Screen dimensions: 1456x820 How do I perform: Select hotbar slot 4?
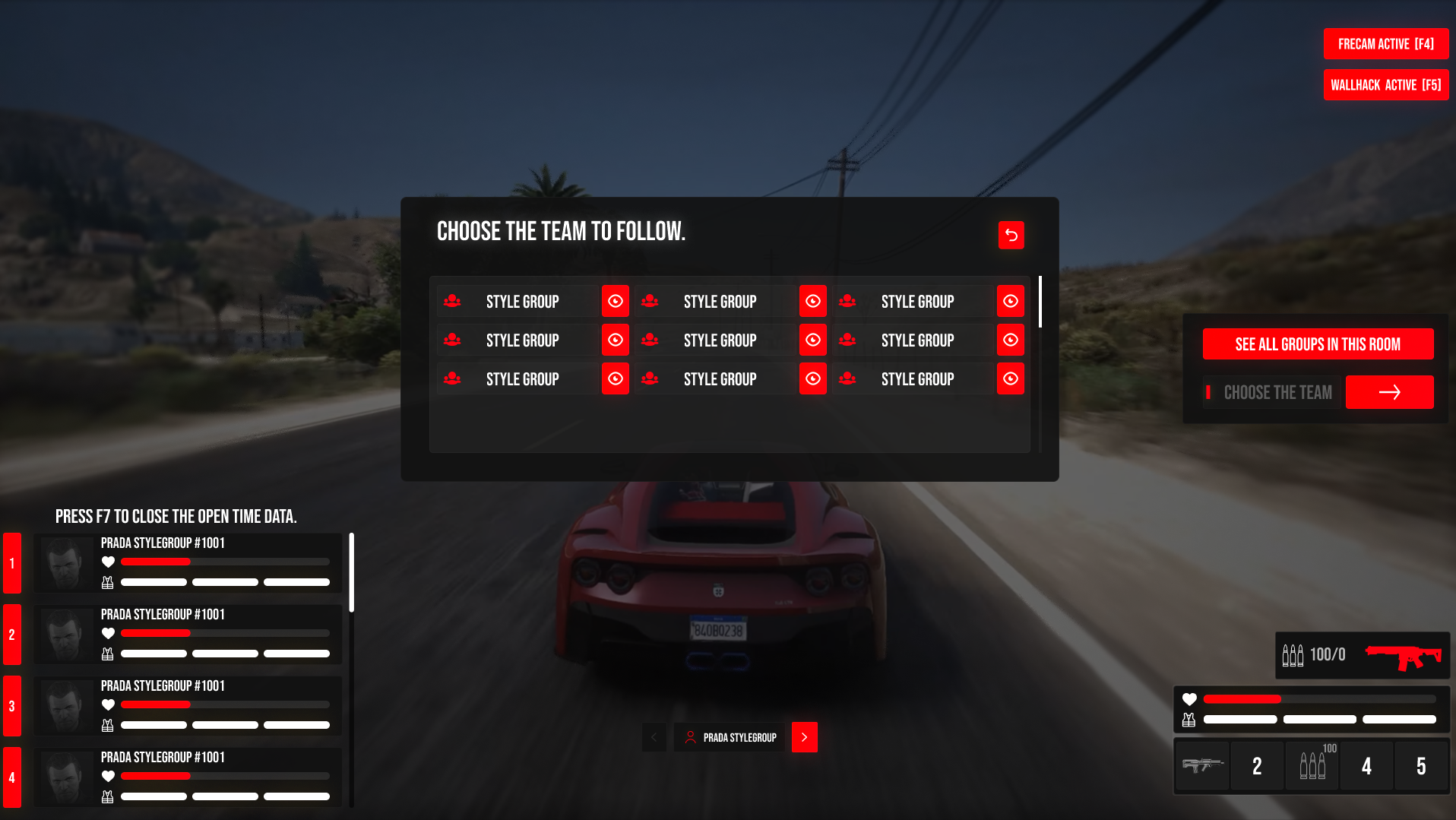[x=1366, y=766]
